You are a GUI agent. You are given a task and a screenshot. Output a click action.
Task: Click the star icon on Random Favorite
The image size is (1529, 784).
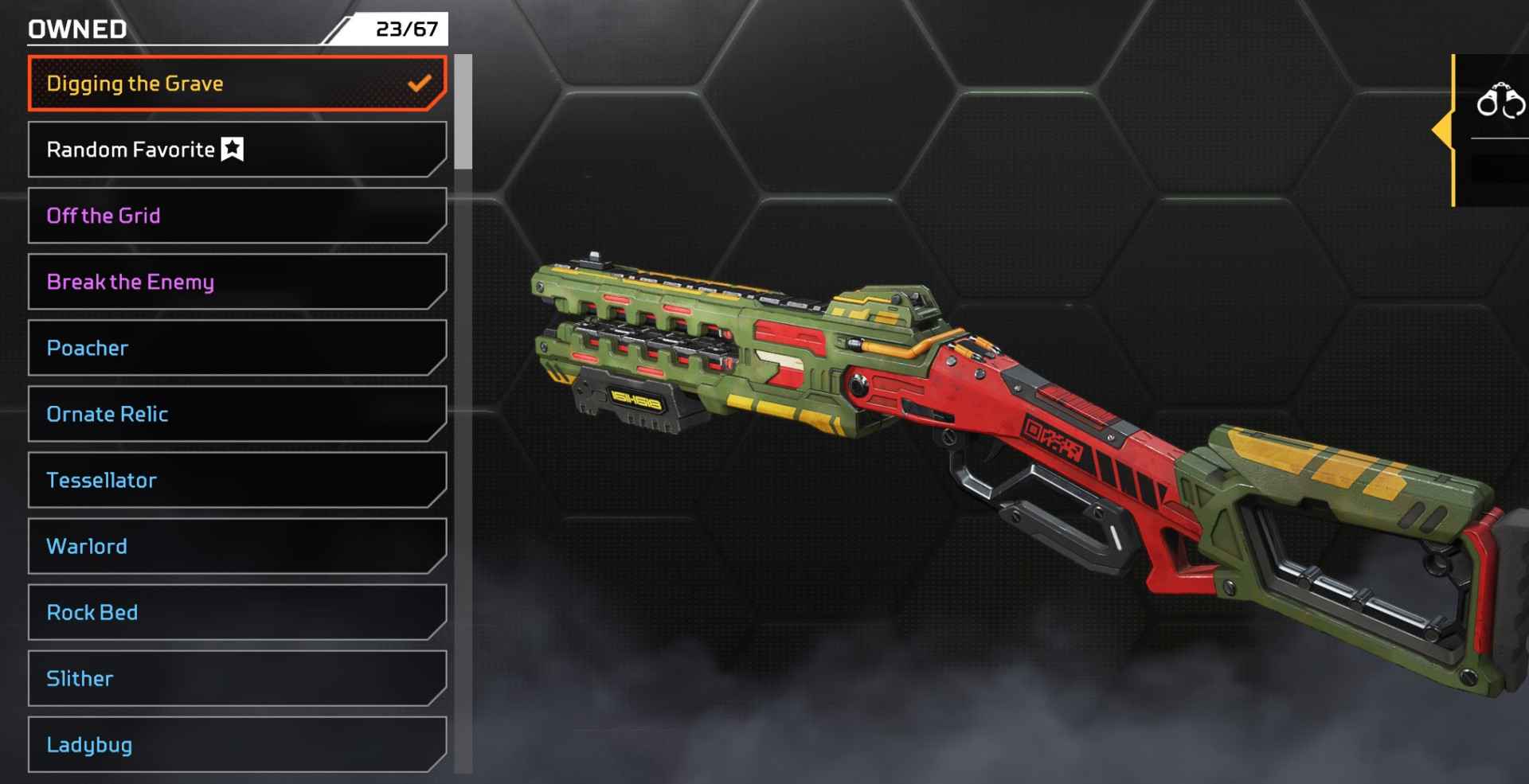(232, 146)
